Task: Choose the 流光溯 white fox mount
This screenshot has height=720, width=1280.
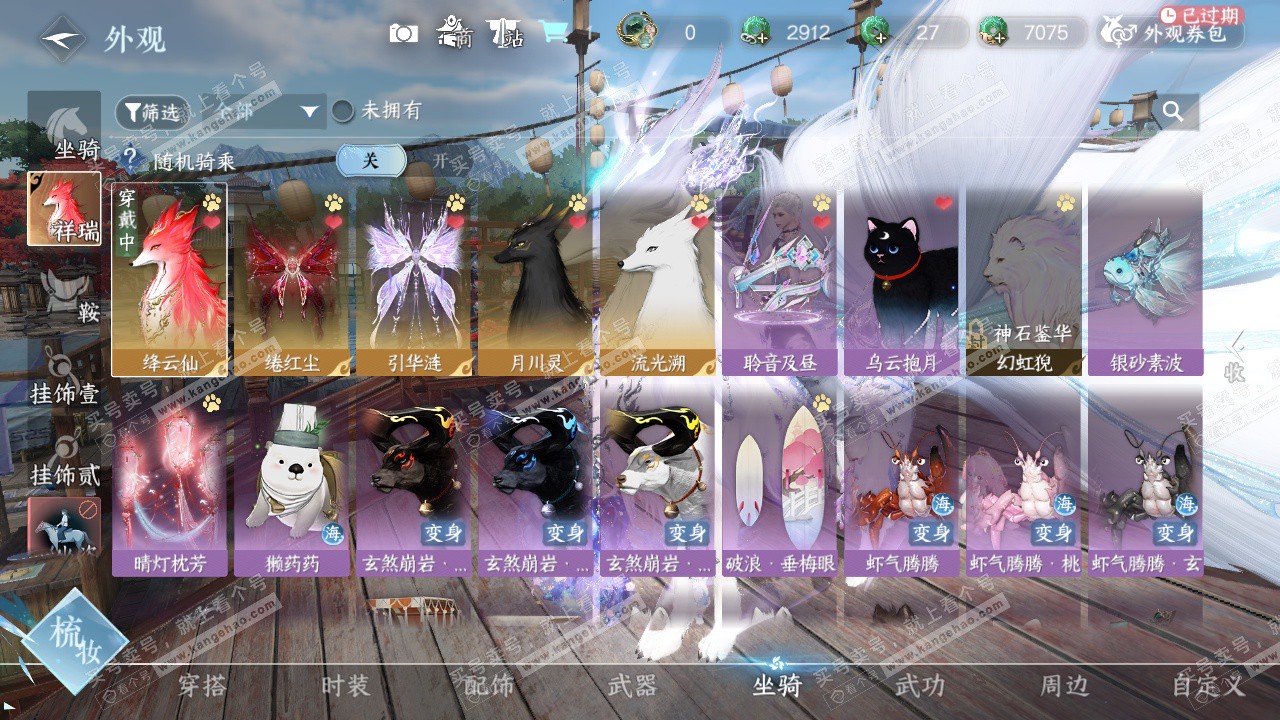Action: coord(657,279)
